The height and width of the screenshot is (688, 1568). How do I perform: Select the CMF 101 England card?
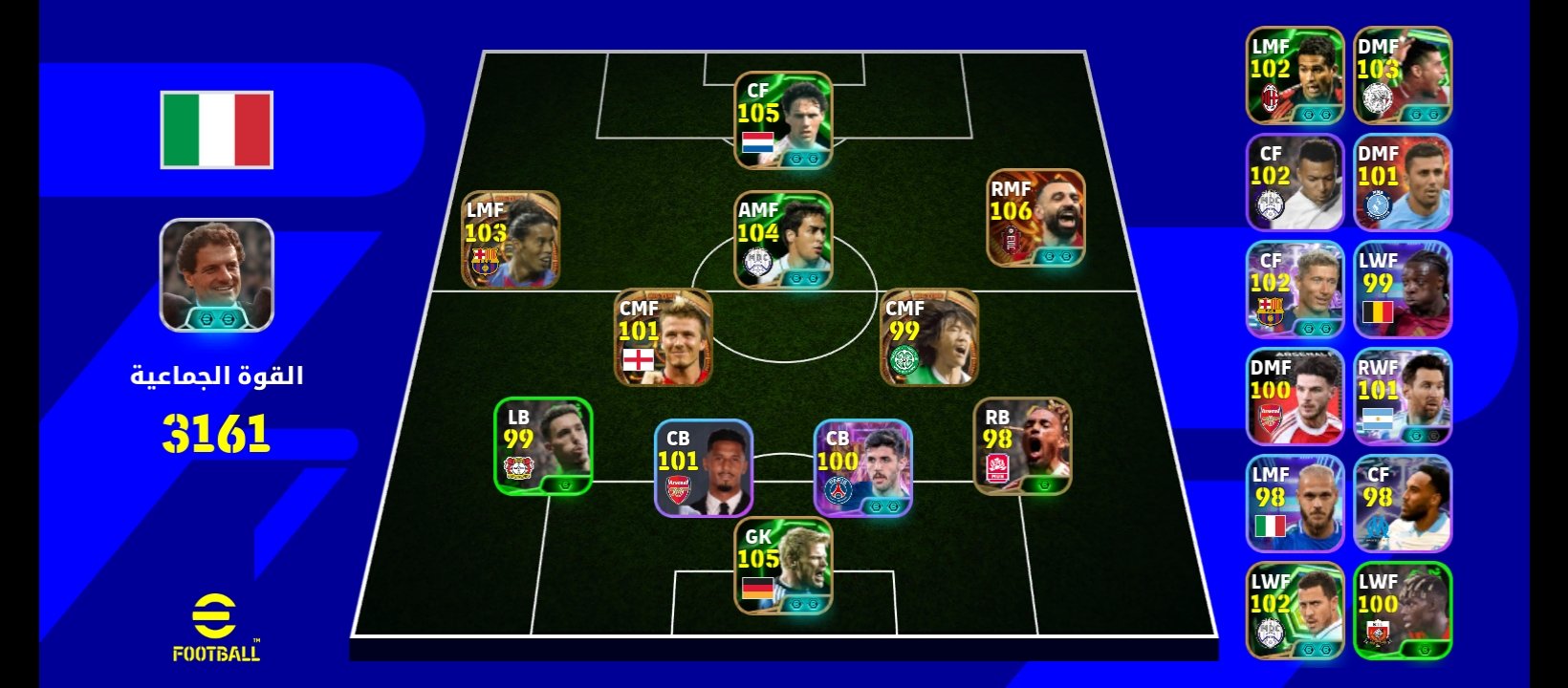(x=664, y=338)
